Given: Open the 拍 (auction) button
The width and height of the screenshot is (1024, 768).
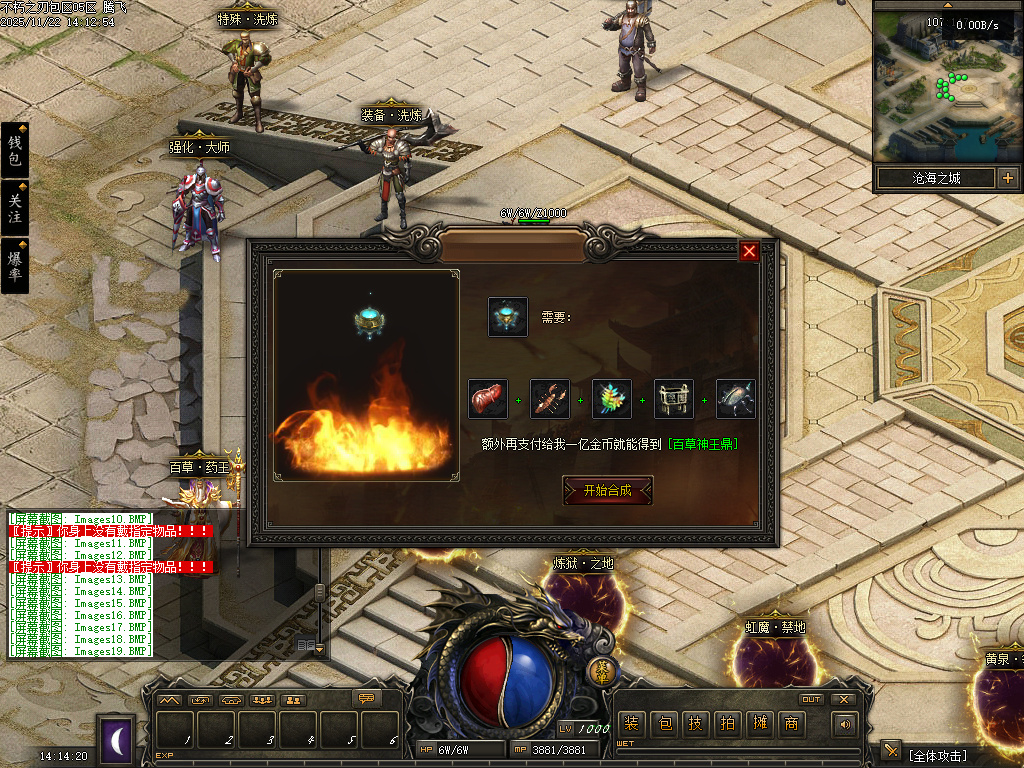Looking at the screenshot, I should tap(728, 724).
